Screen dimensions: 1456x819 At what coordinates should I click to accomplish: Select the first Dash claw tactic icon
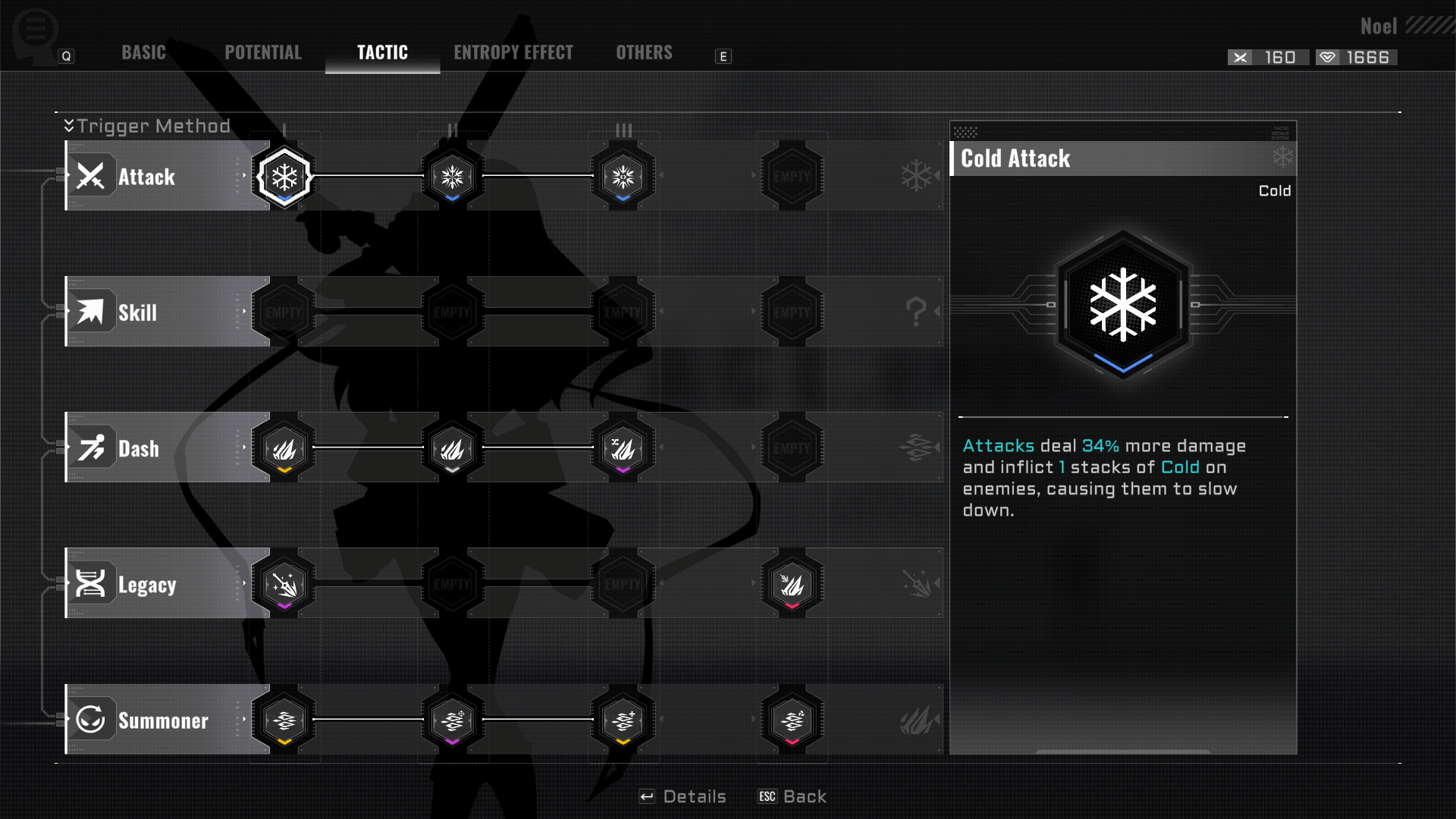coord(284,448)
